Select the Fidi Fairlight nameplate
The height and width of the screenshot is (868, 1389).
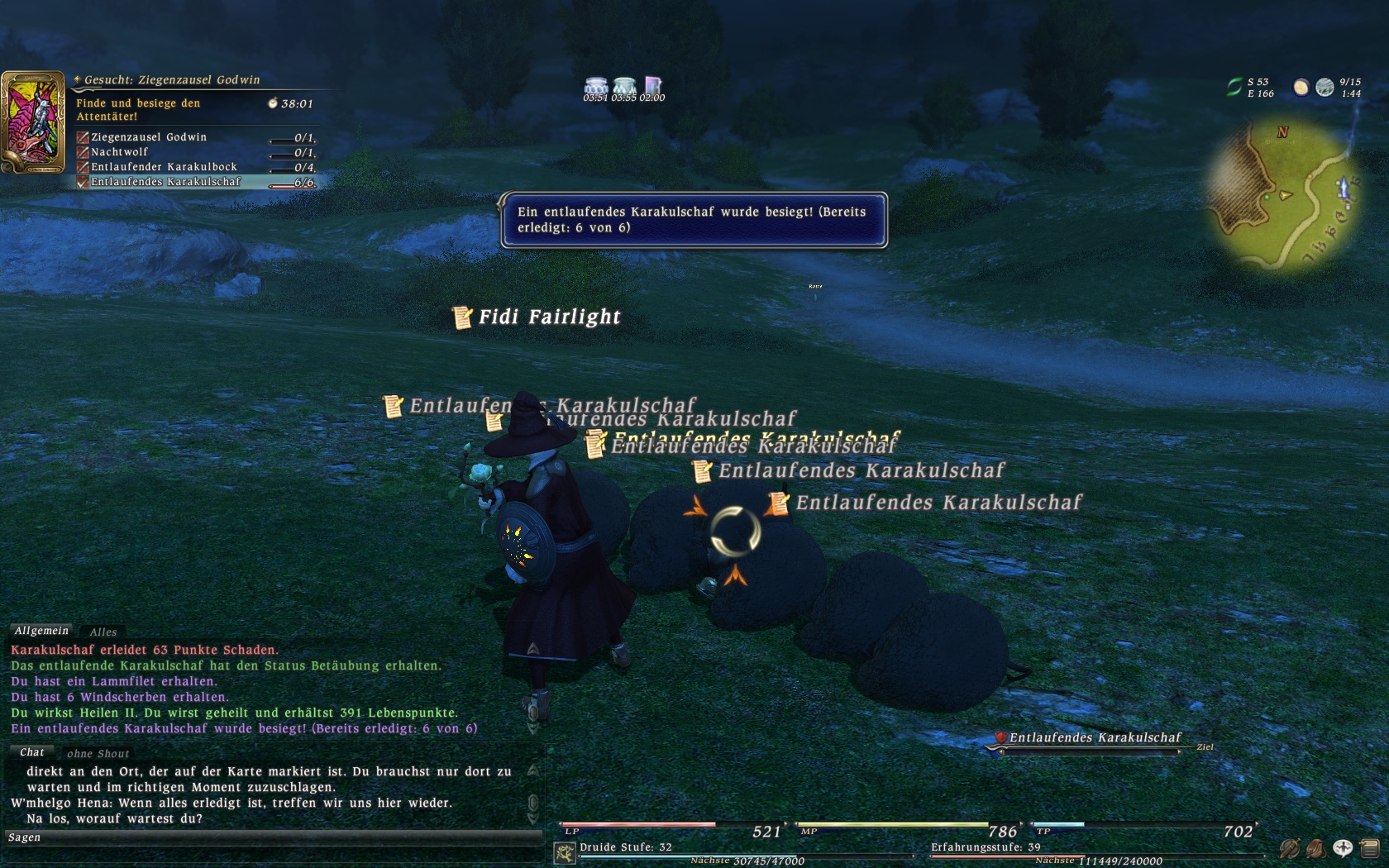[x=549, y=317]
